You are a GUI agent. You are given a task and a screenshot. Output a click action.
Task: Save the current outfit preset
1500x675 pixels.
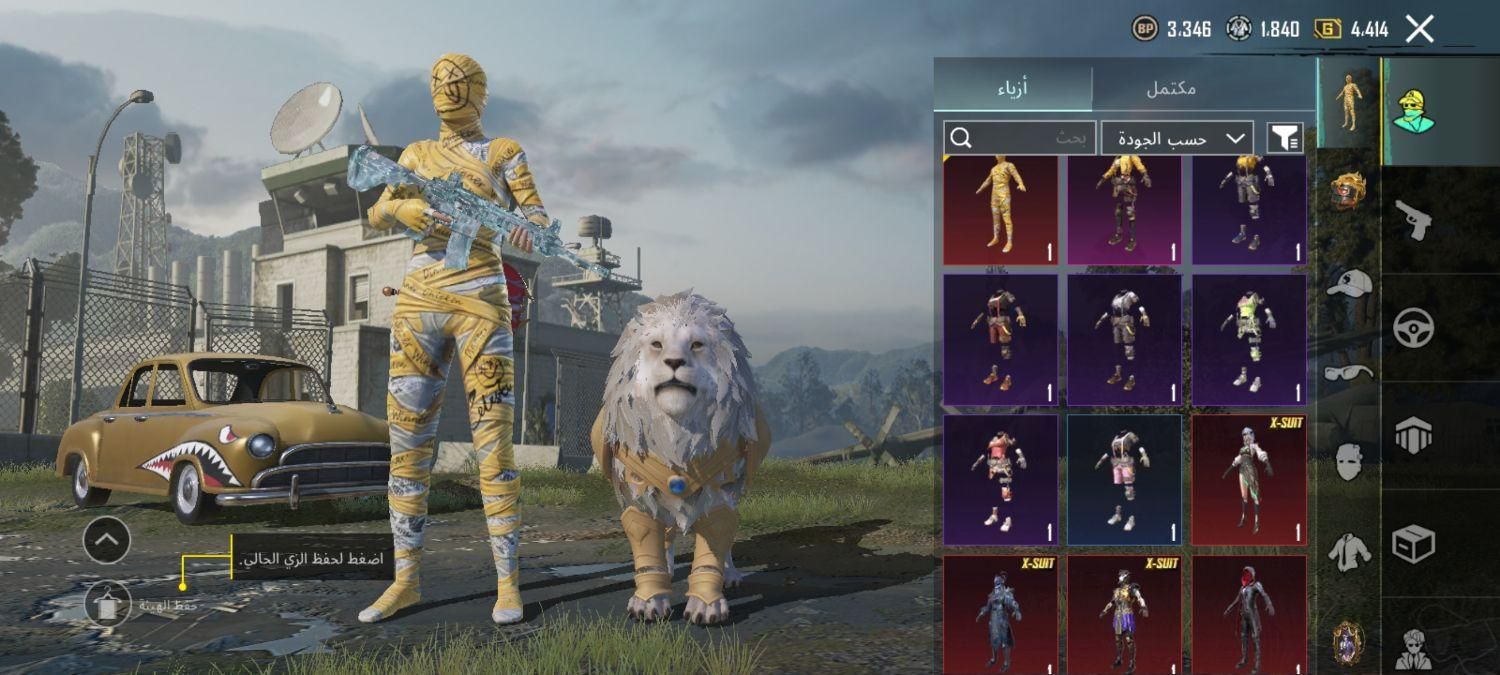pos(107,604)
